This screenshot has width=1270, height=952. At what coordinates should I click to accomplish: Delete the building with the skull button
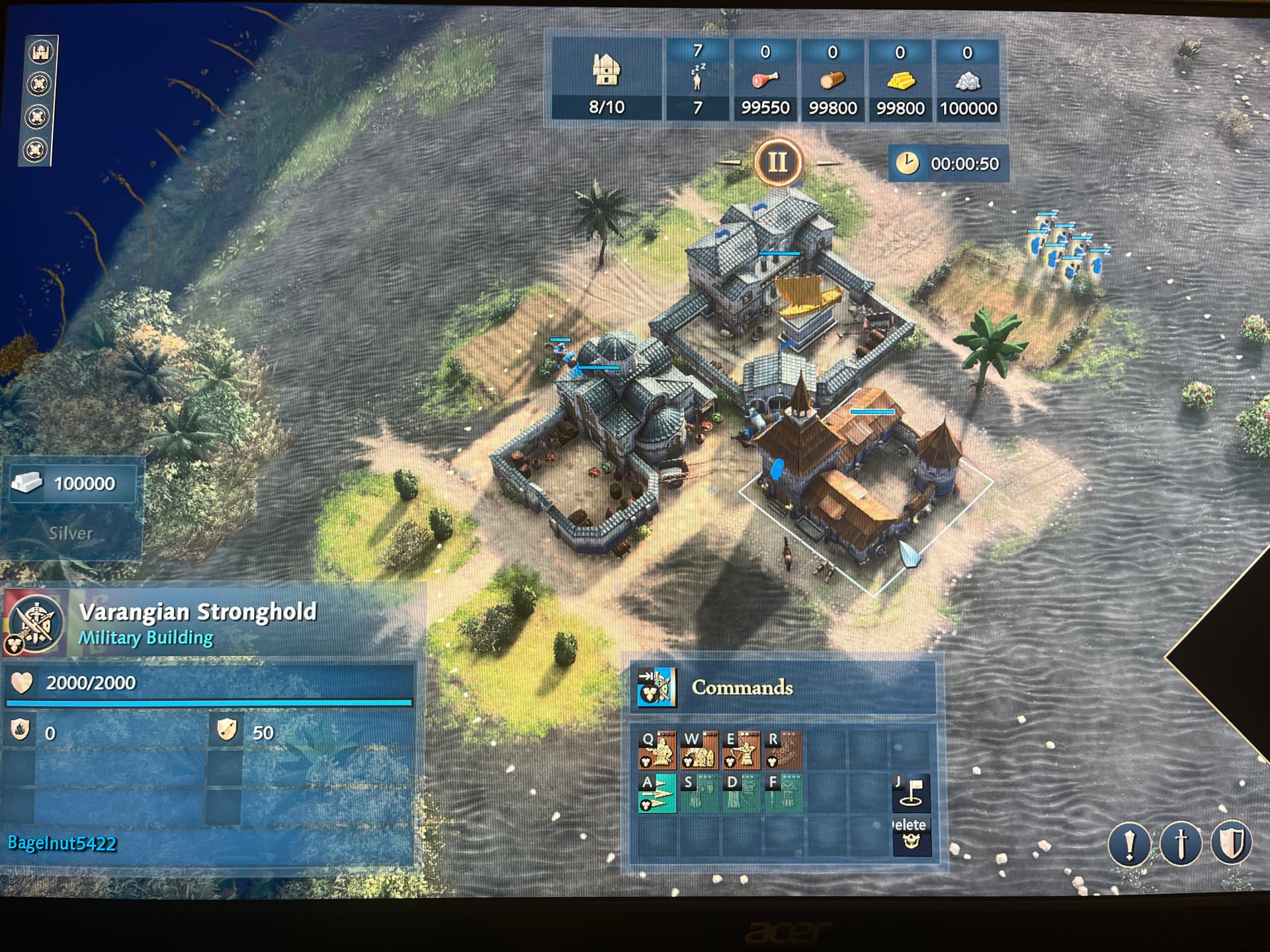[911, 836]
